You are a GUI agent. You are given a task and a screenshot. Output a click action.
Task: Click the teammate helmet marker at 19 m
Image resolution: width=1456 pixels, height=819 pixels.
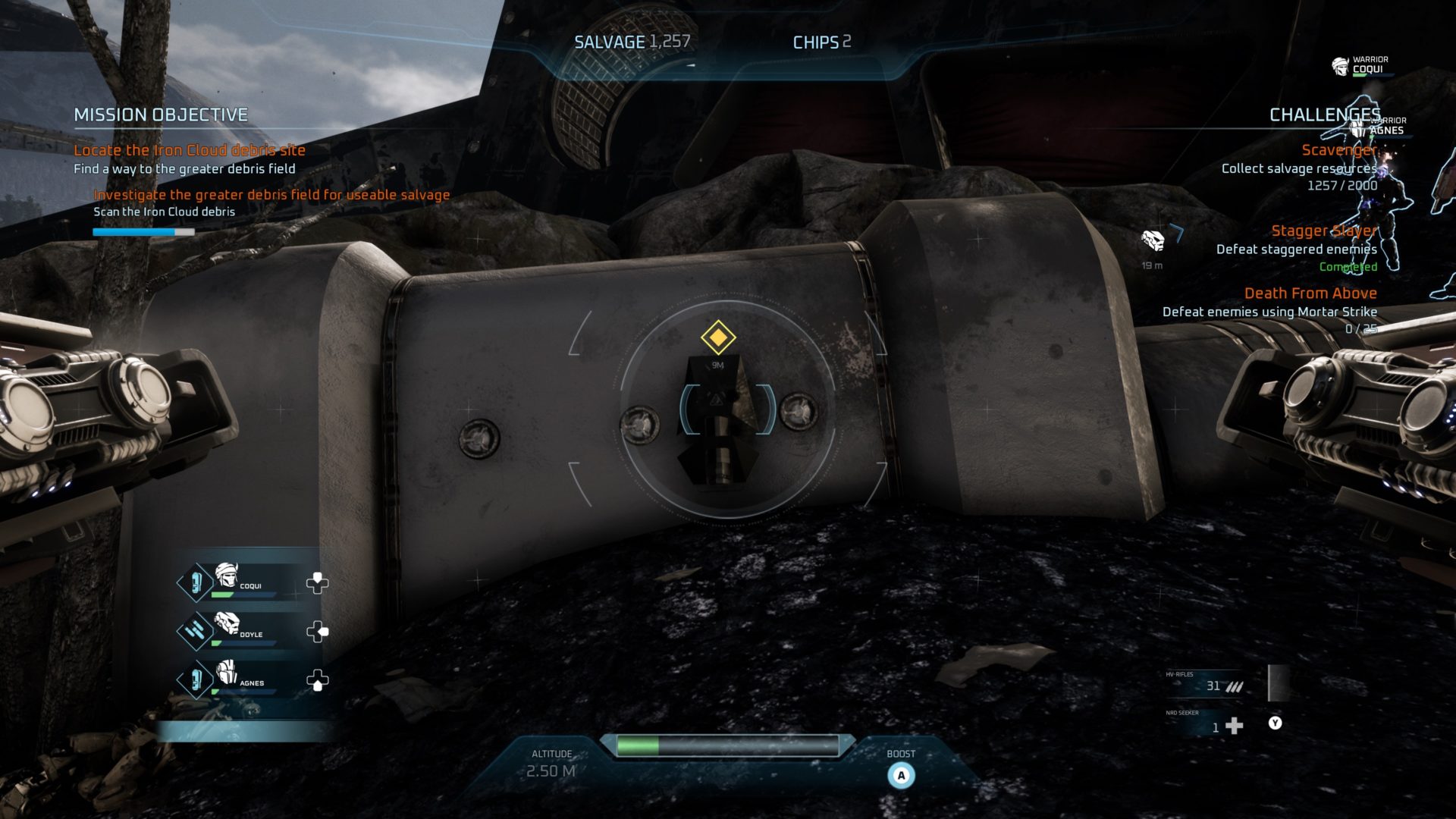coord(1153,241)
